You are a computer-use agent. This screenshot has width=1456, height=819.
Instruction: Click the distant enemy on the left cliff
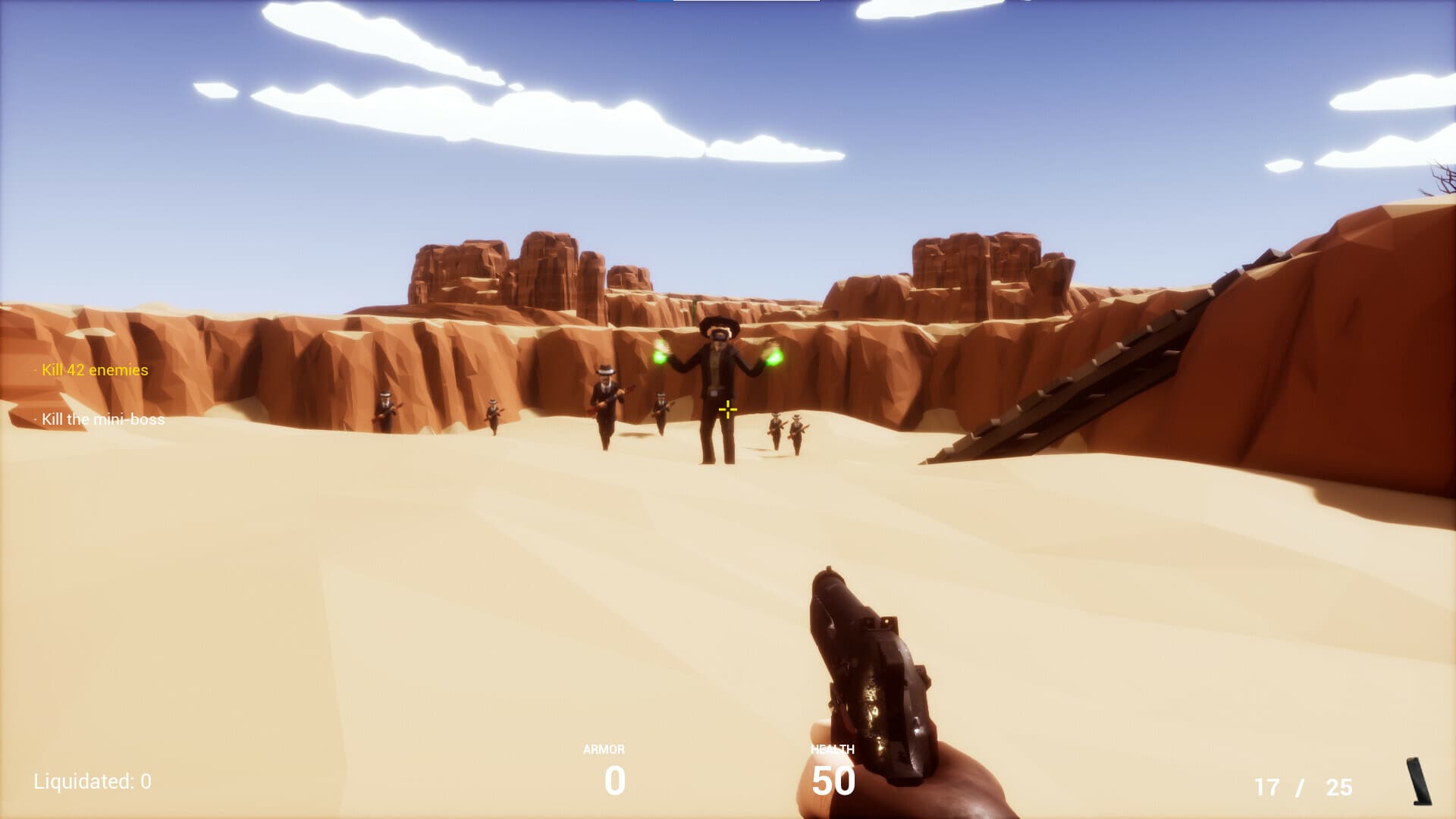(x=385, y=409)
